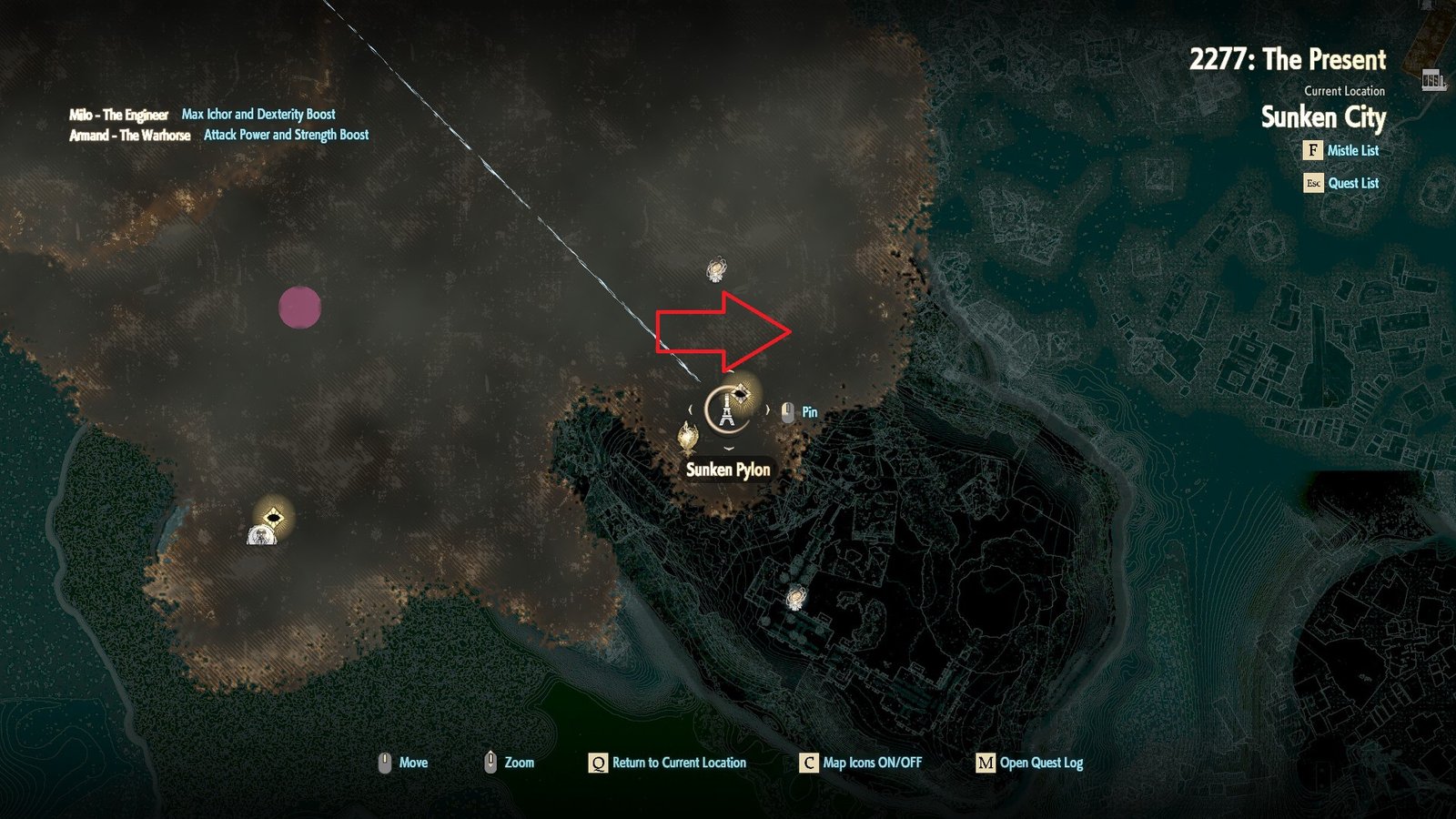Click the mouse icon beside the Pin label
The image size is (1456, 819).
click(x=787, y=411)
